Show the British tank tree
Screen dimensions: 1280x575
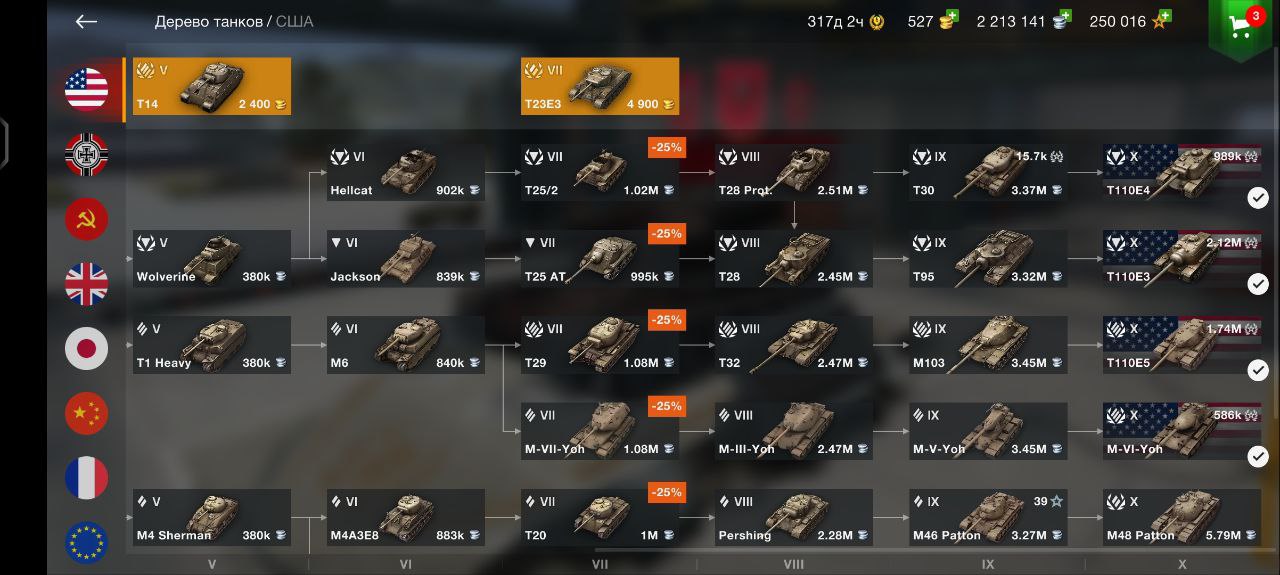87,284
